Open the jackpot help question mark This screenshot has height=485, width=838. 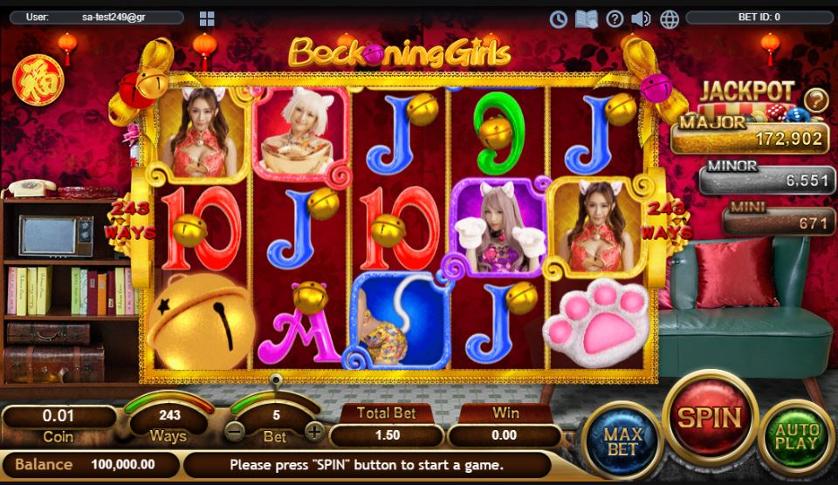(816, 98)
